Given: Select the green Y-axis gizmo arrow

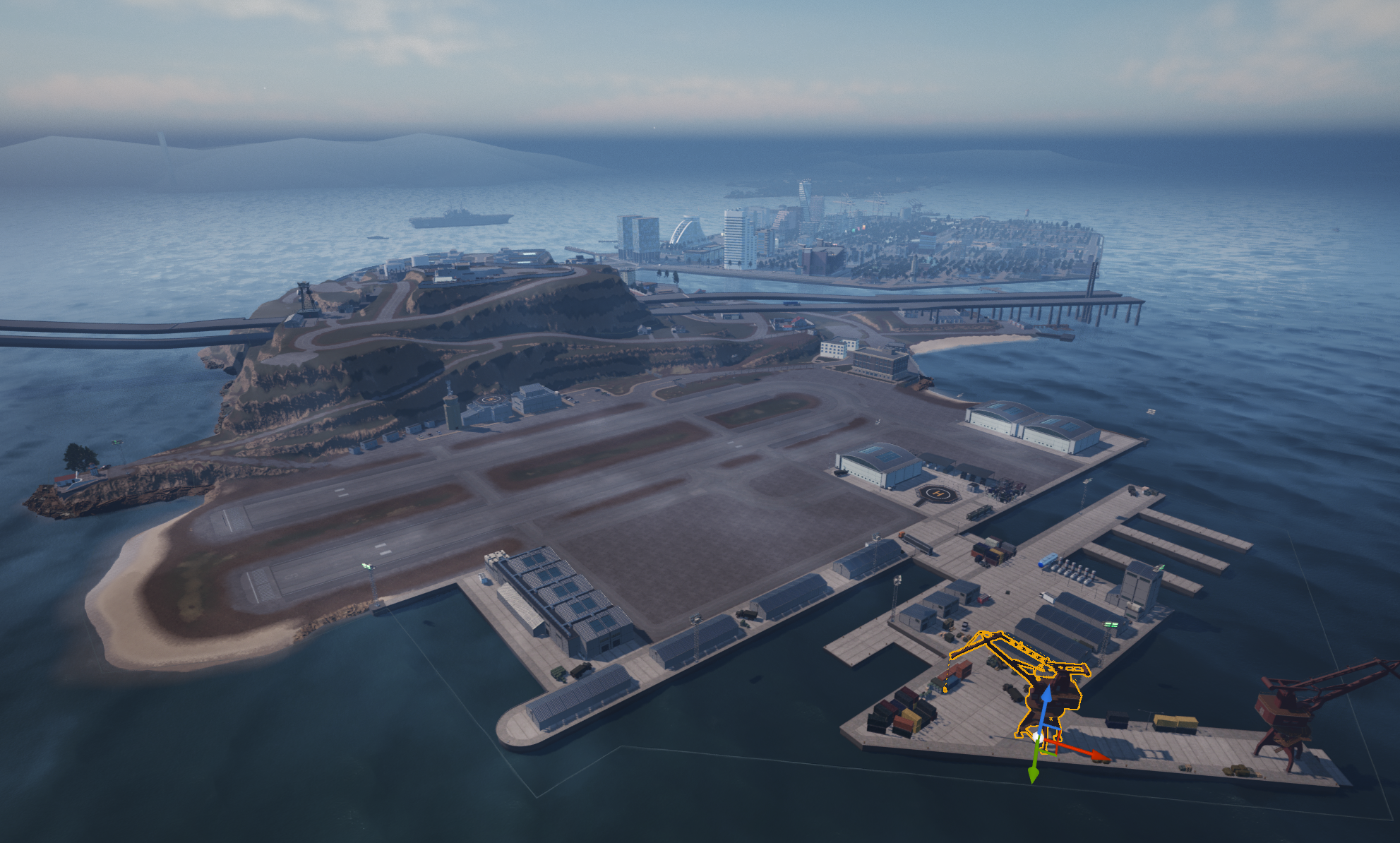Looking at the screenshot, I should click(1034, 771).
